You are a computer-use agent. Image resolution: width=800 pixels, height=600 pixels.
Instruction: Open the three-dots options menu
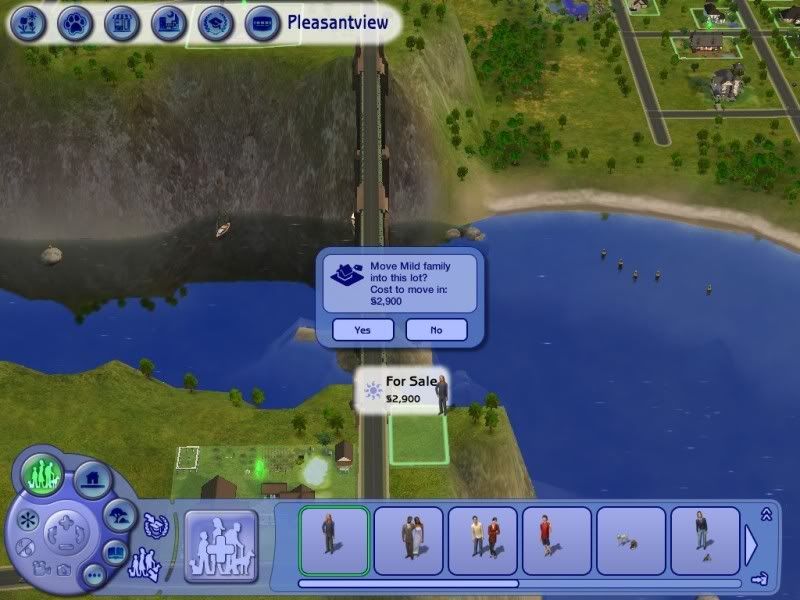pos(92,575)
